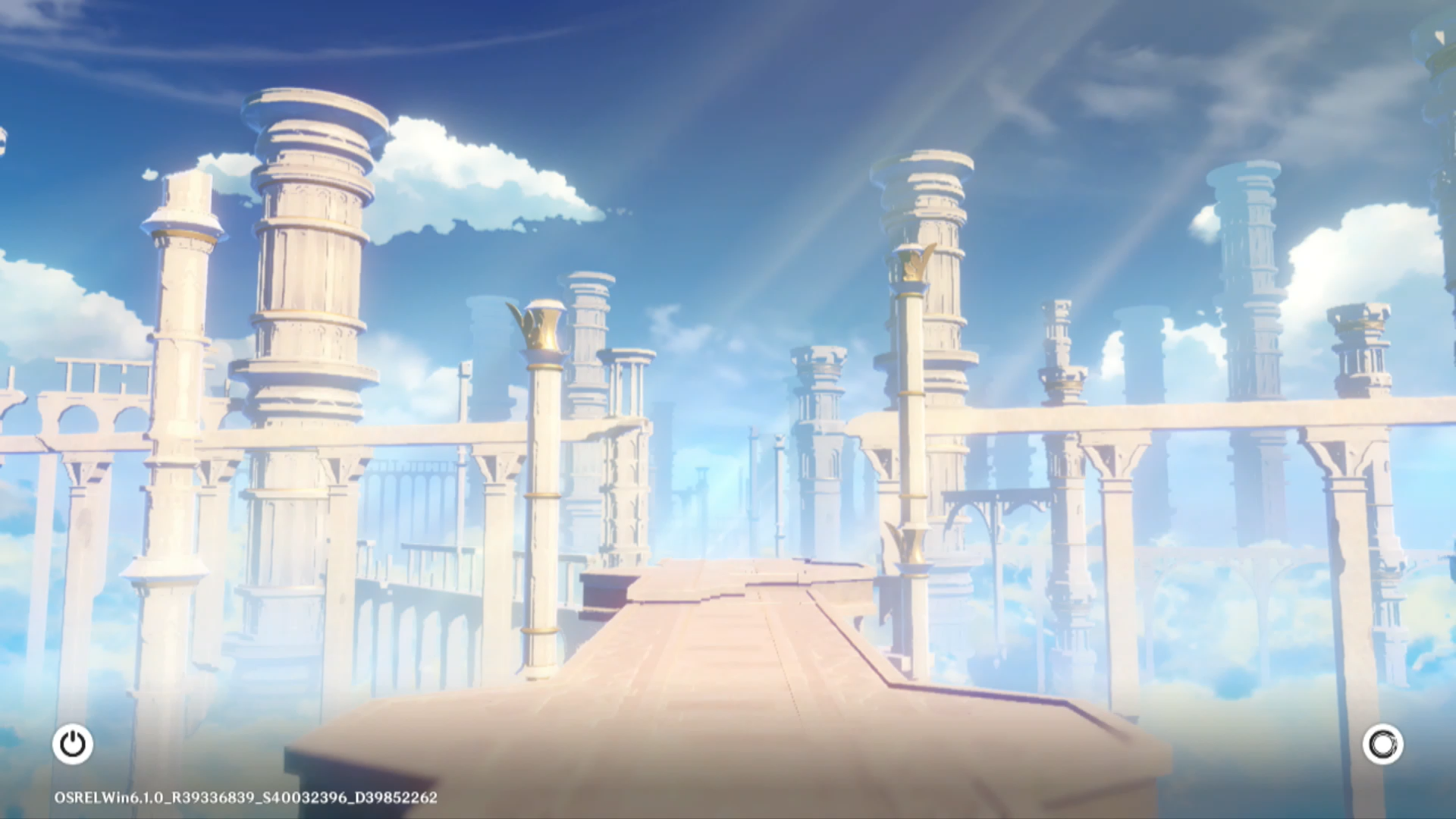Click the power exit button
1456x819 pixels.
pyautogui.click(x=73, y=744)
